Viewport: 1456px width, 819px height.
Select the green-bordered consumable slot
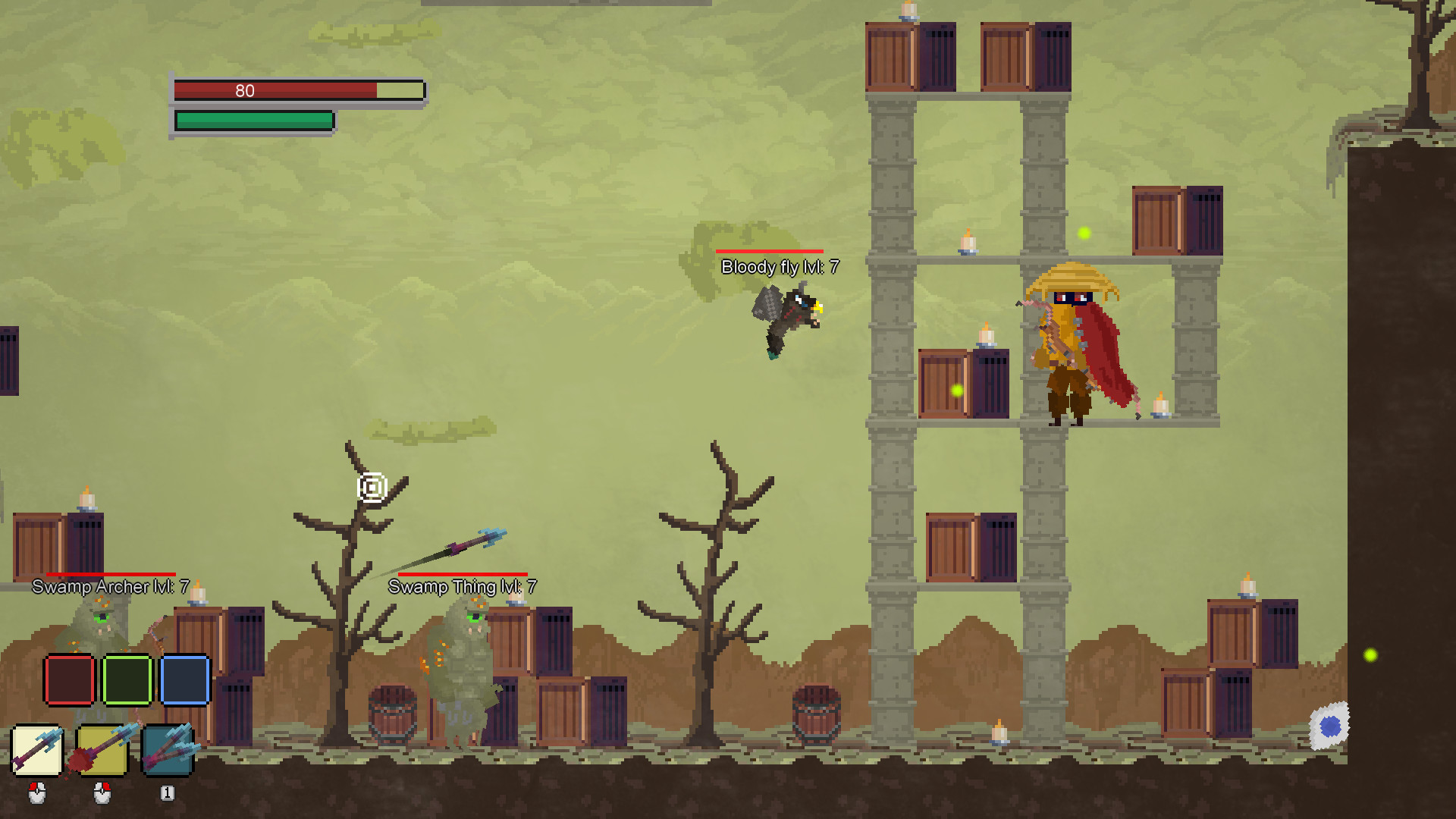coord(127,682)
